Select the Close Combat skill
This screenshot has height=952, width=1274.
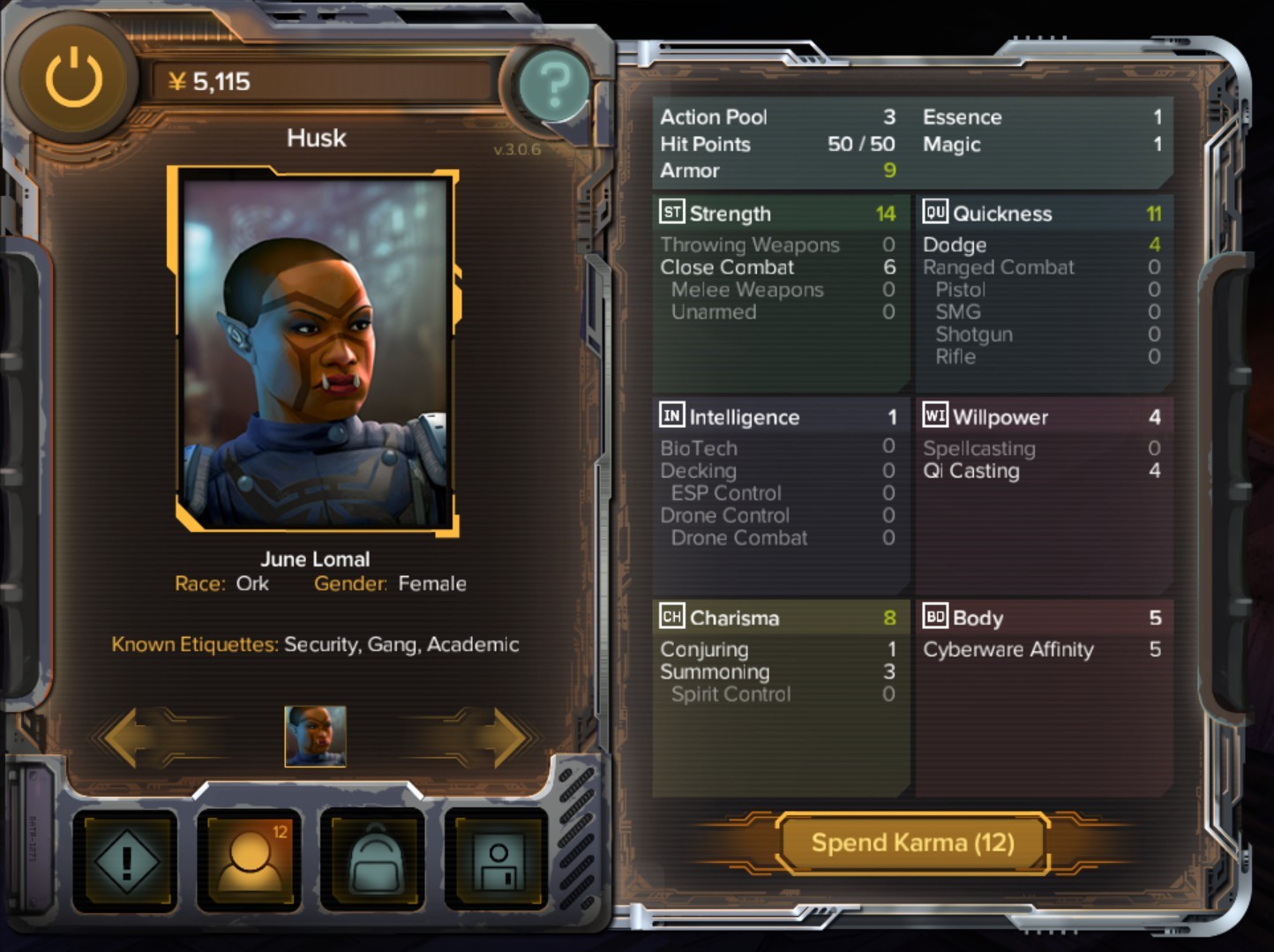[x=728, y=266]
